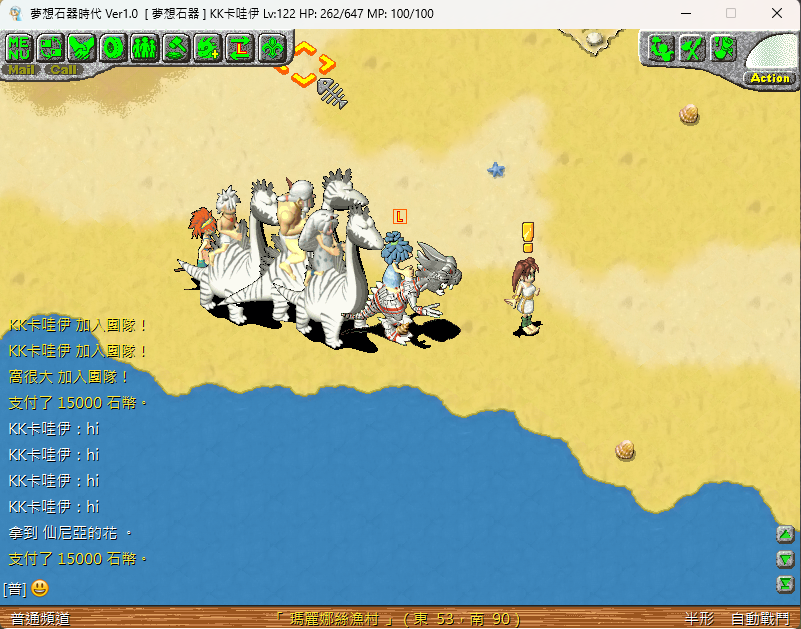Open the exclamation figure icon
Screen dimensions: 801x629
tap(723, 48)
